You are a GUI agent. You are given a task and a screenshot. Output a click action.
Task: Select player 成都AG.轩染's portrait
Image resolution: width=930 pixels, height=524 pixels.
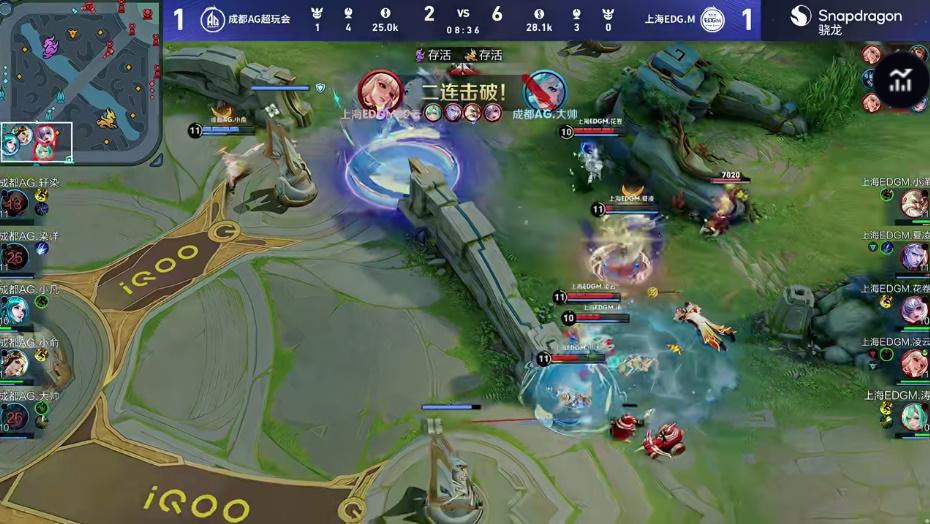coord(14,204)
